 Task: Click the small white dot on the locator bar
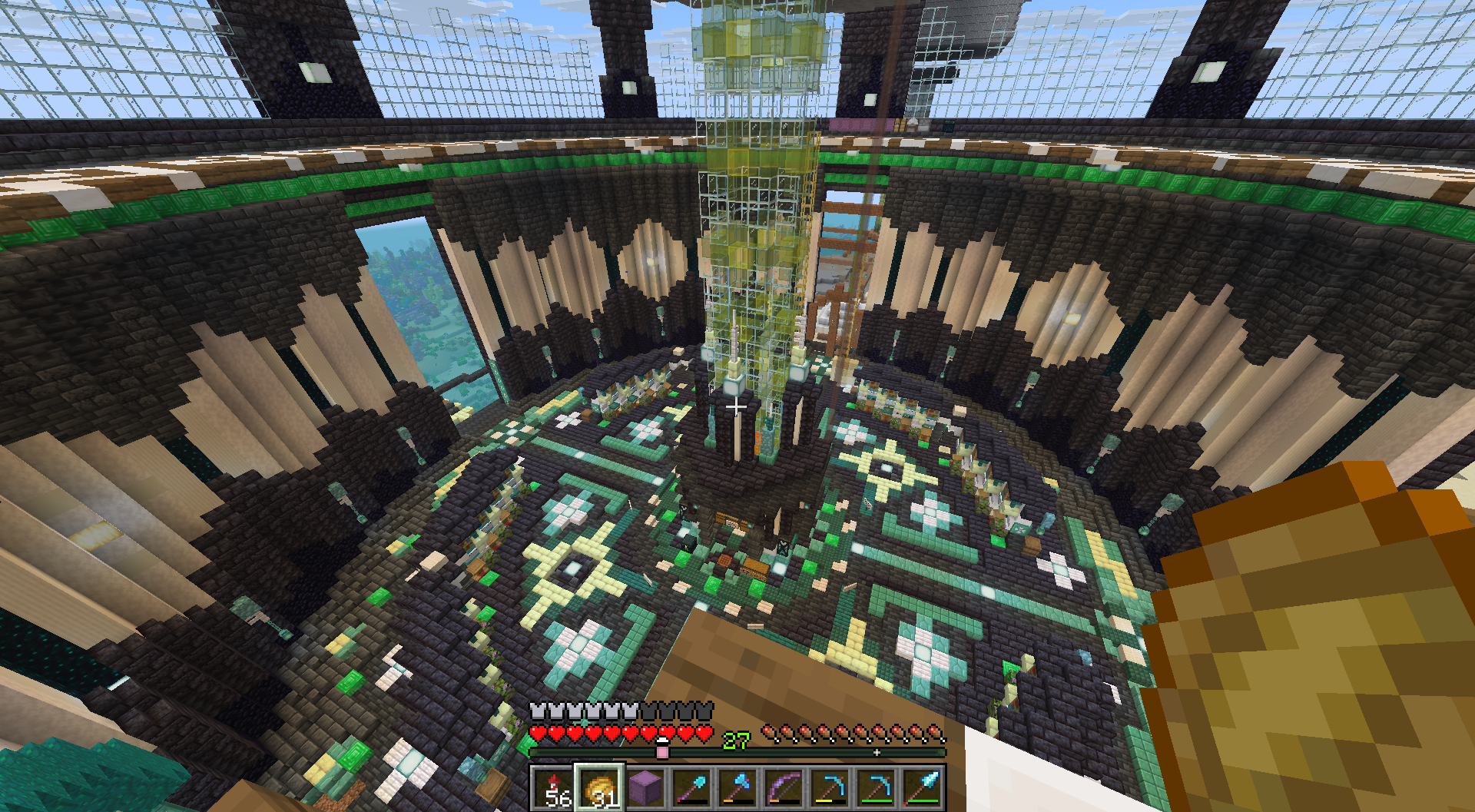coord(877,751)
